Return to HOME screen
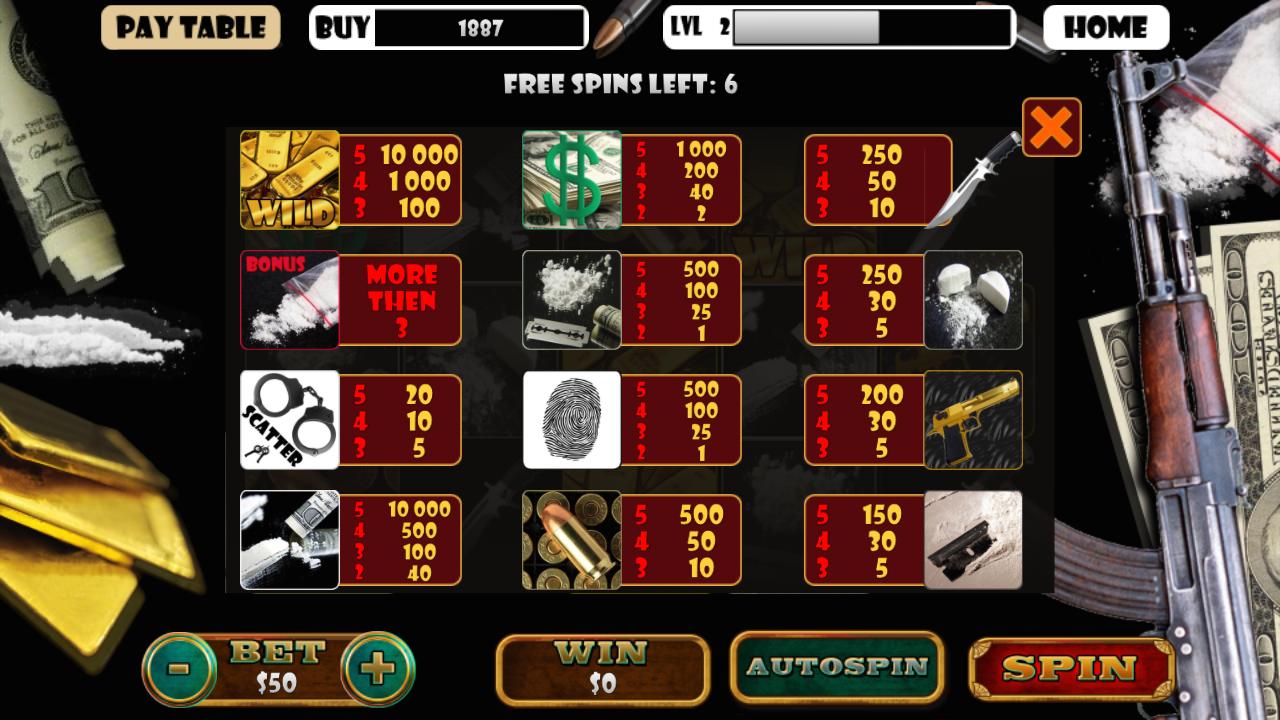This screenshot has height=720, width=1280. click(x=1106, y=27)
